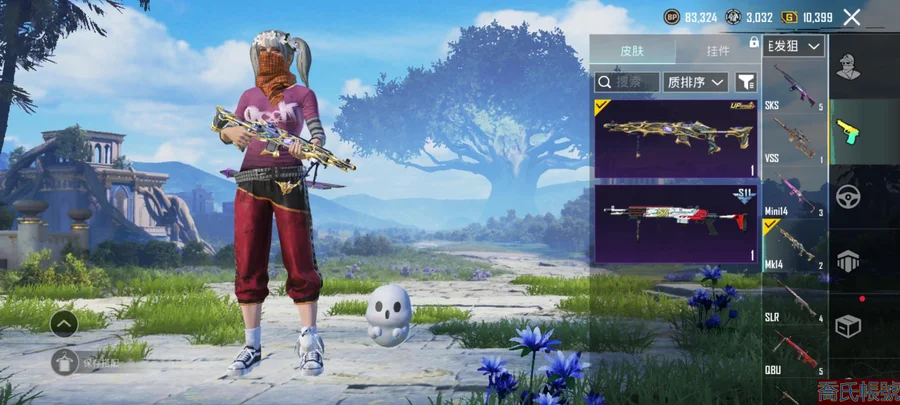900x405 pixels.
Task: Choose the Mk14 weapon entry
Action: (x=795, y=247)
